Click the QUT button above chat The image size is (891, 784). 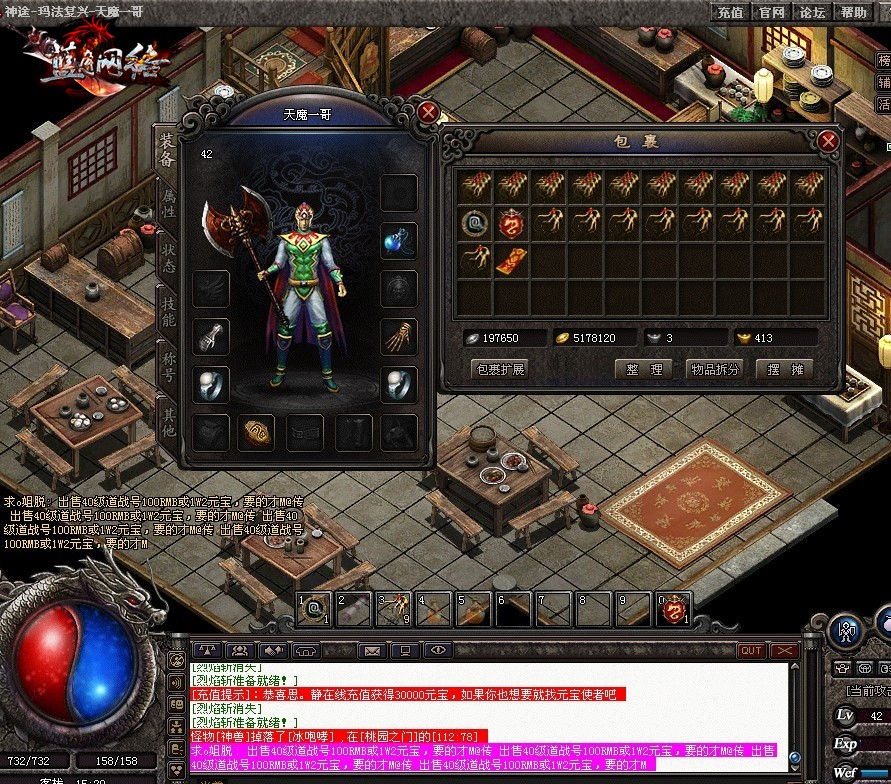coord(751,650)
